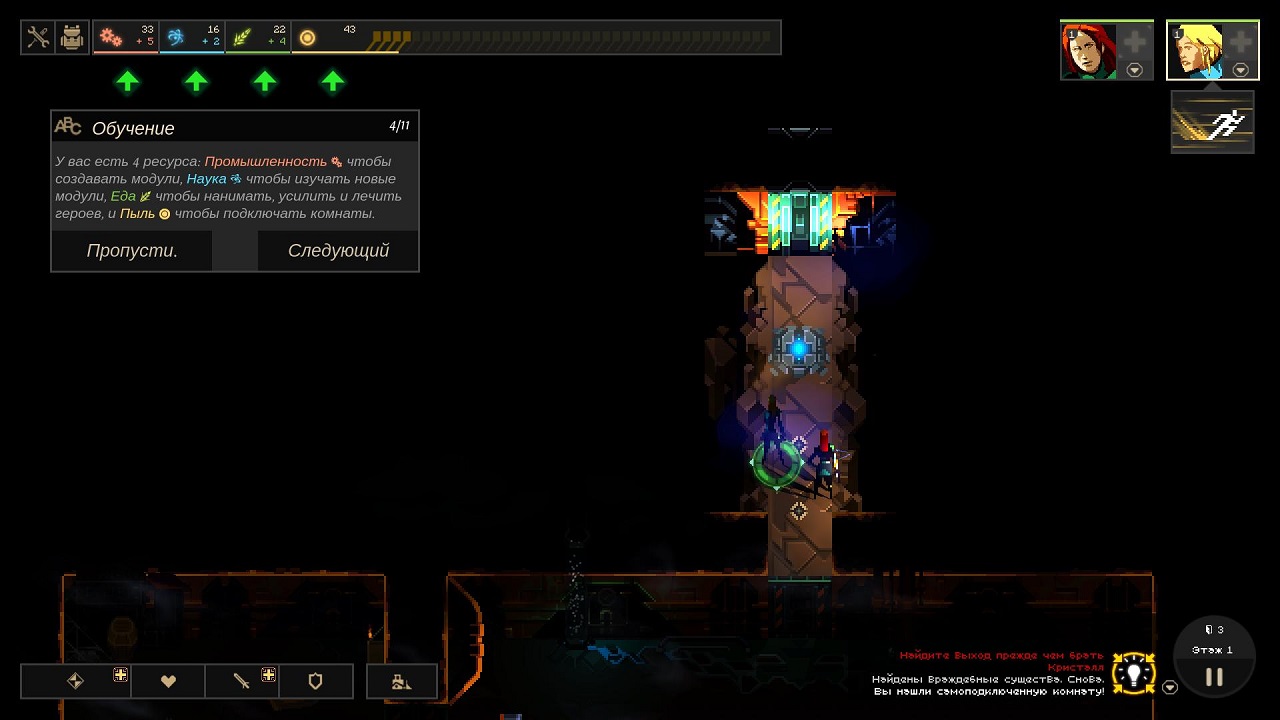Pause the game with the pause button
Image resolution: width=1280 pixels, height=720 pixels.
coord(1214,677)
